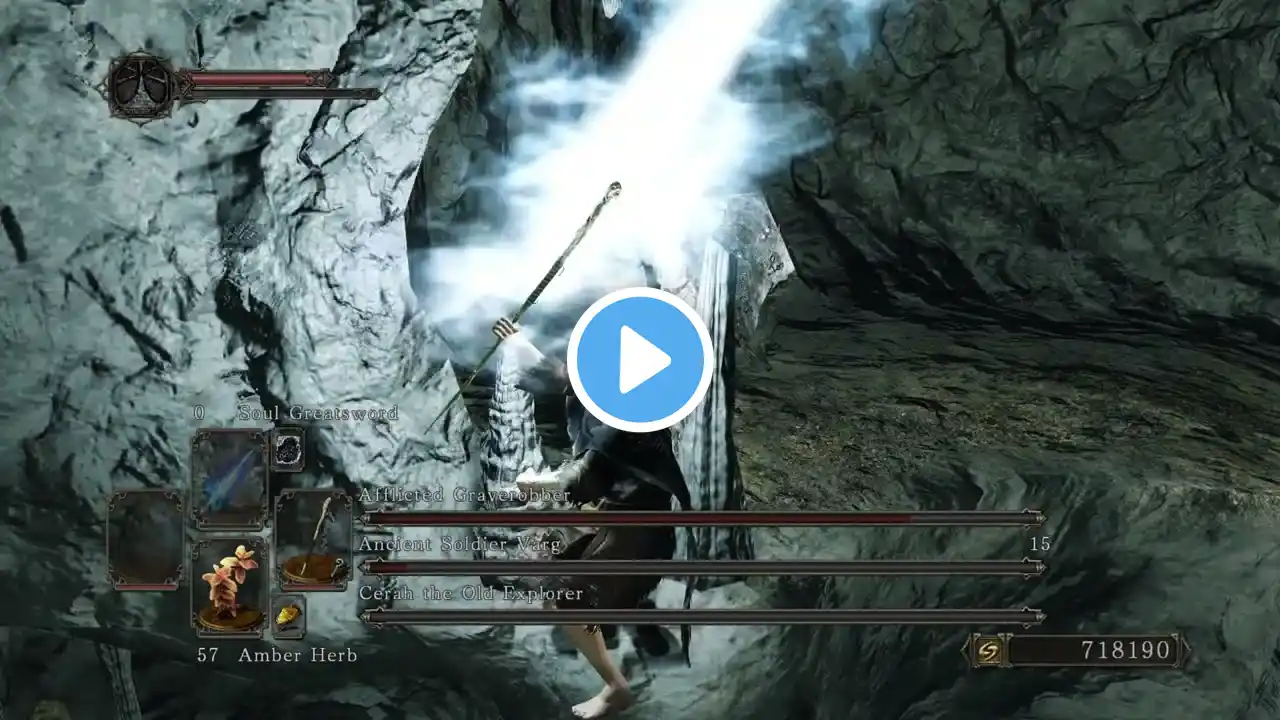
Task: Use the Amber Herb item slot
Action: pyautogui.click(x=229, y=585)
